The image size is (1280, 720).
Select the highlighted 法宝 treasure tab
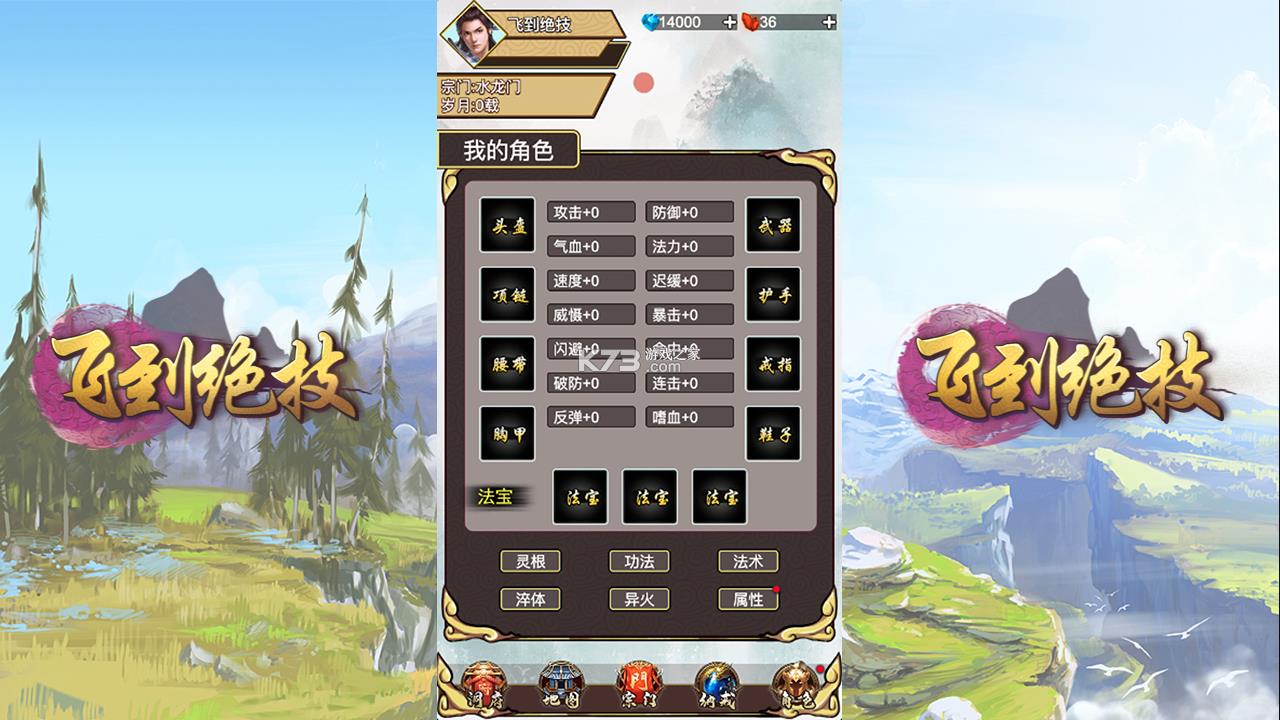point(497,495)
